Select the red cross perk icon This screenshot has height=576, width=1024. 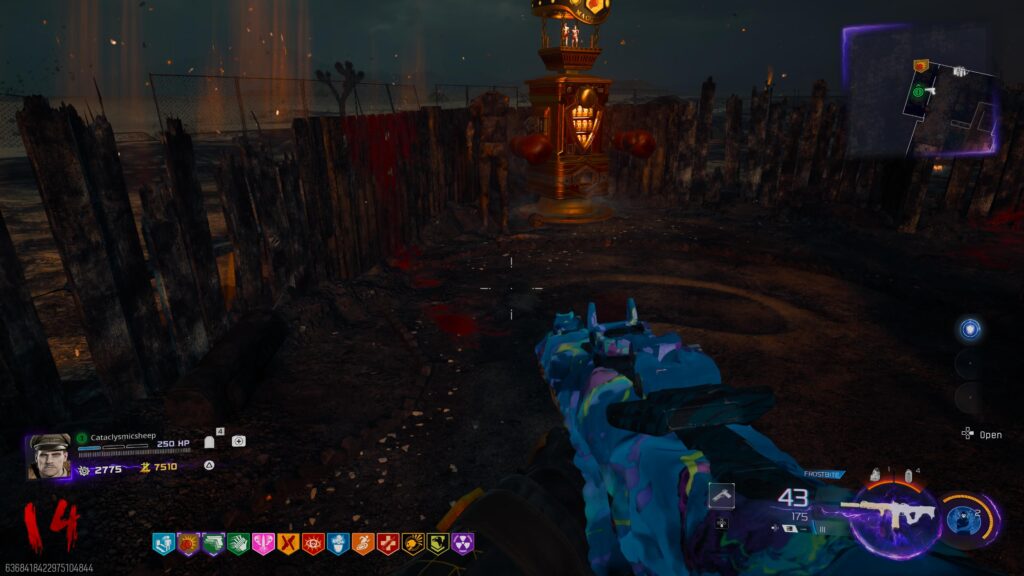point(387,544)
